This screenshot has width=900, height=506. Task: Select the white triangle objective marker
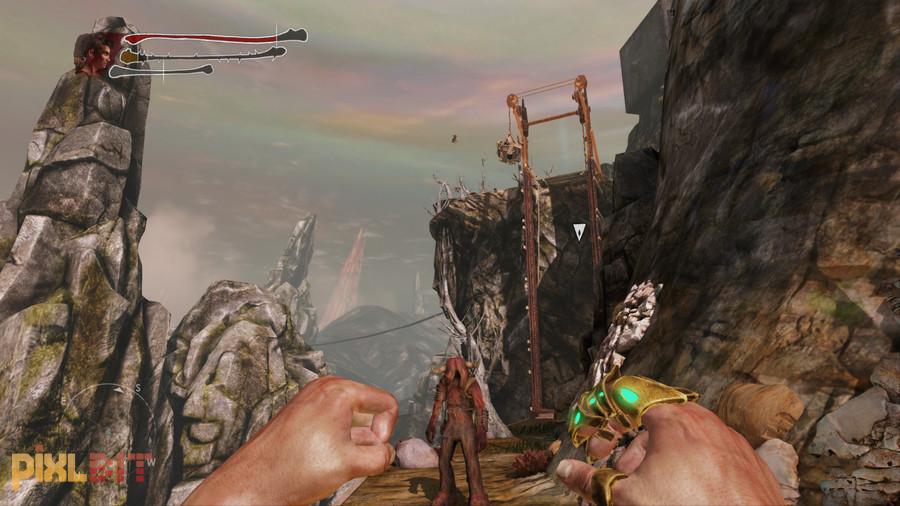pos(579,232)
